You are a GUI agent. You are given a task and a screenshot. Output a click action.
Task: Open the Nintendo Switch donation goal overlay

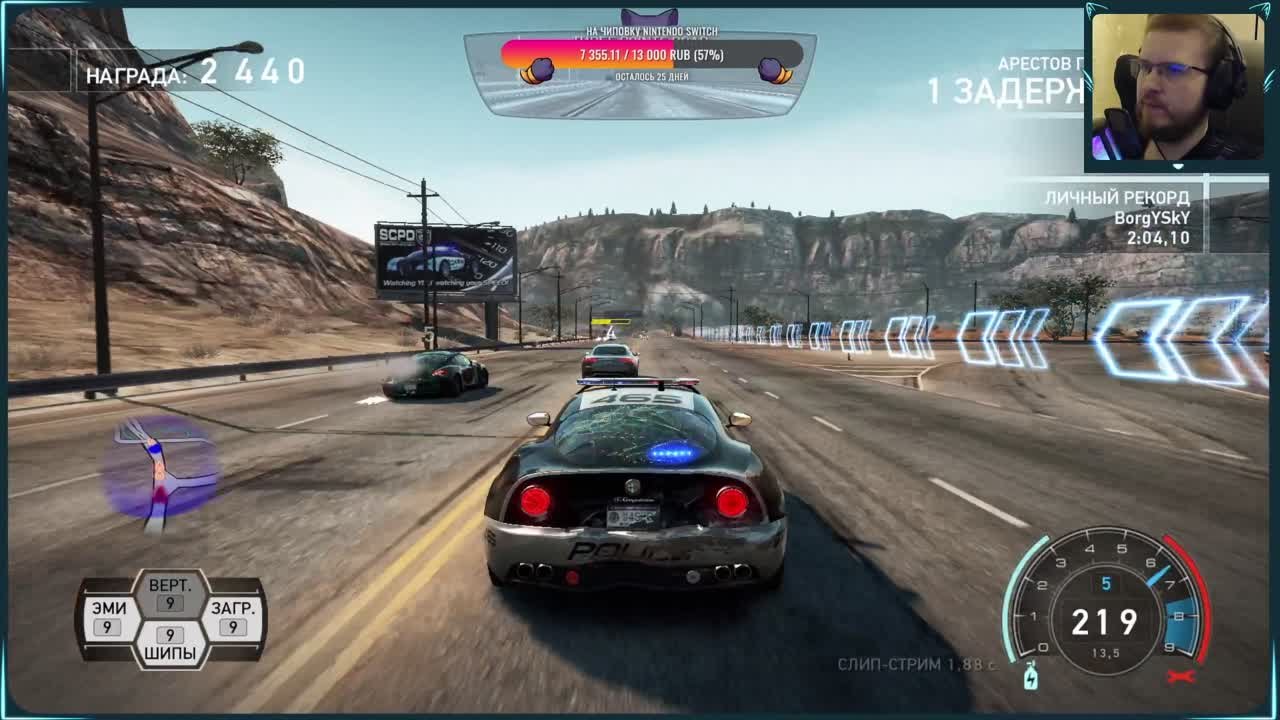pos(651,54)
